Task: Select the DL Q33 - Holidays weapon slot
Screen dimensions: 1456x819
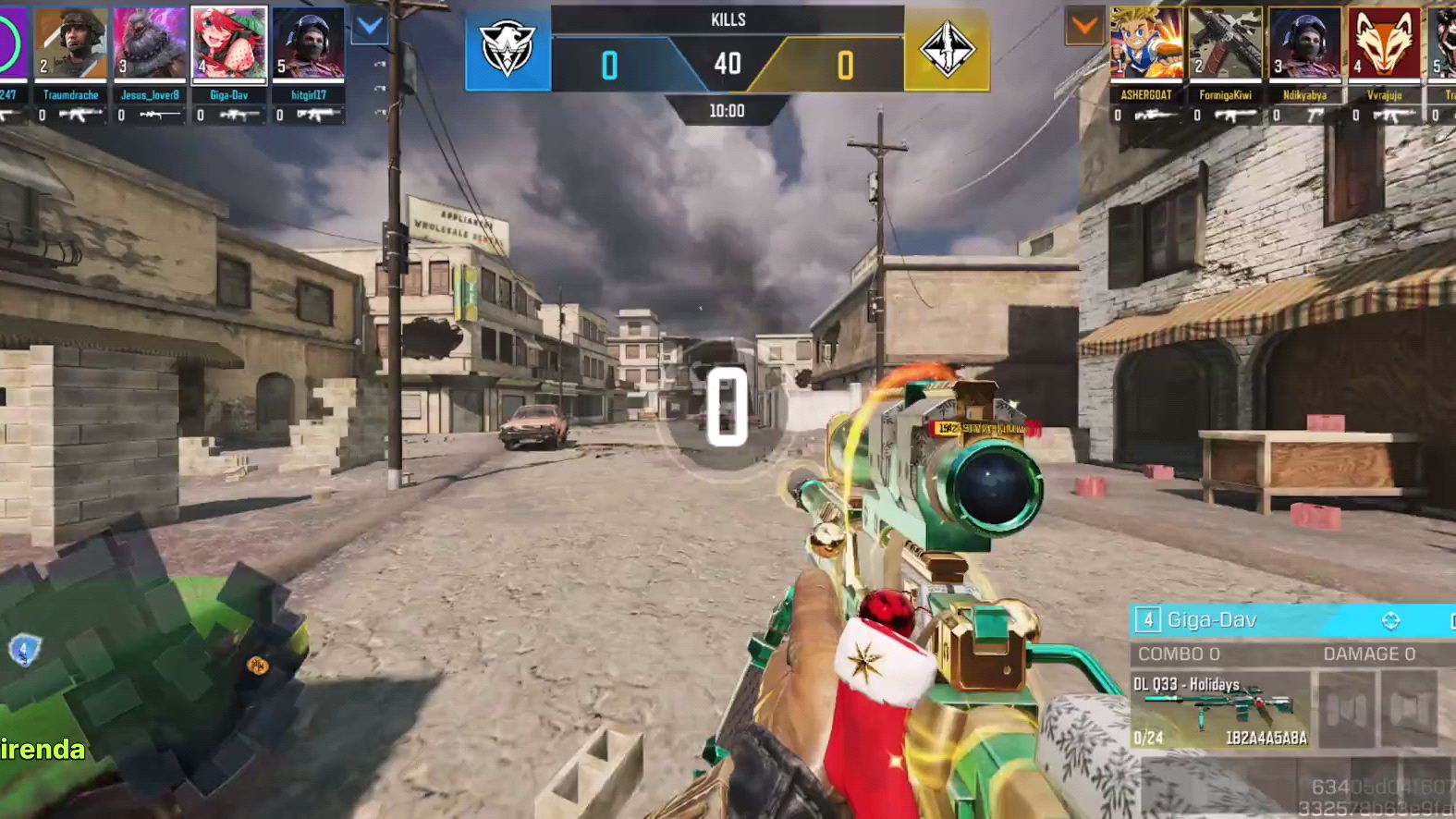Action: pos(1219,709)
